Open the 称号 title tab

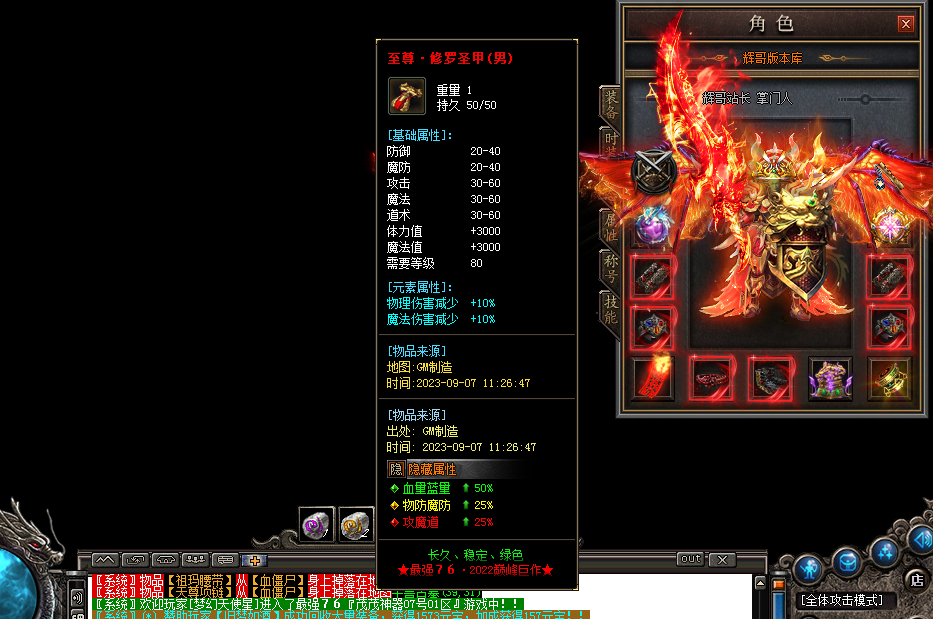609,268
